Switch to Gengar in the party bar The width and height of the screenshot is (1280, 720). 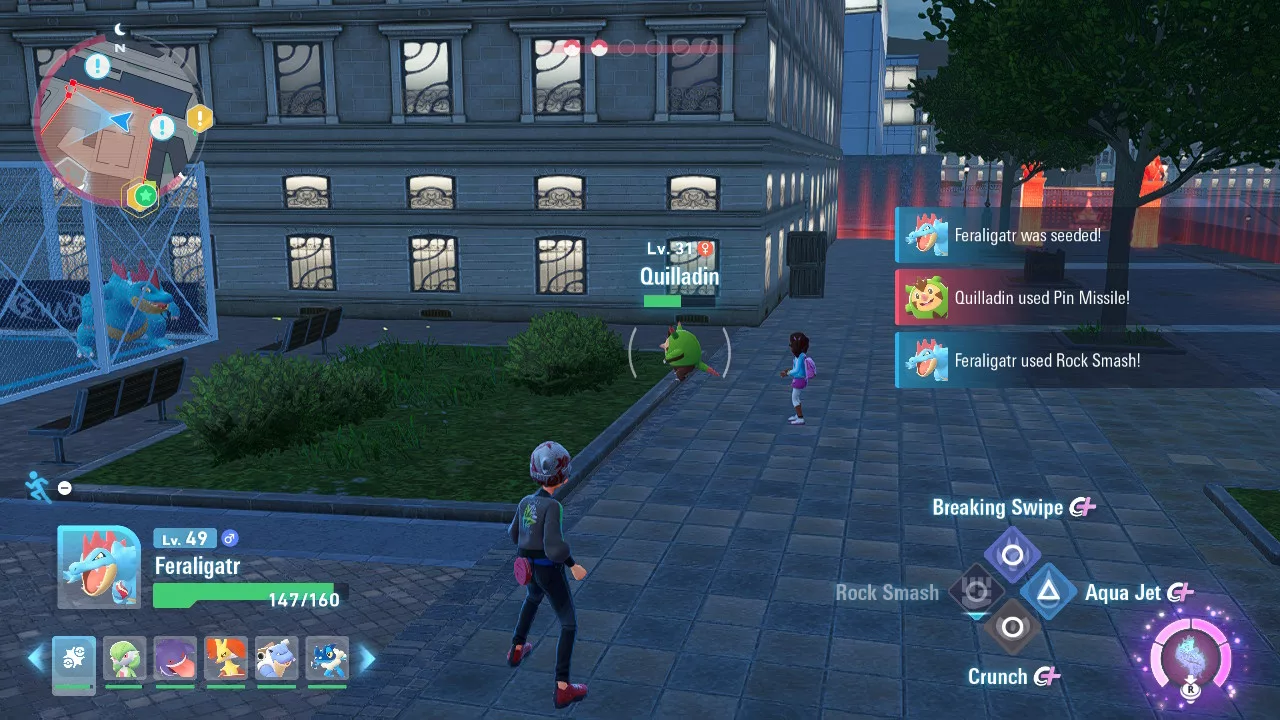point(175,660)
